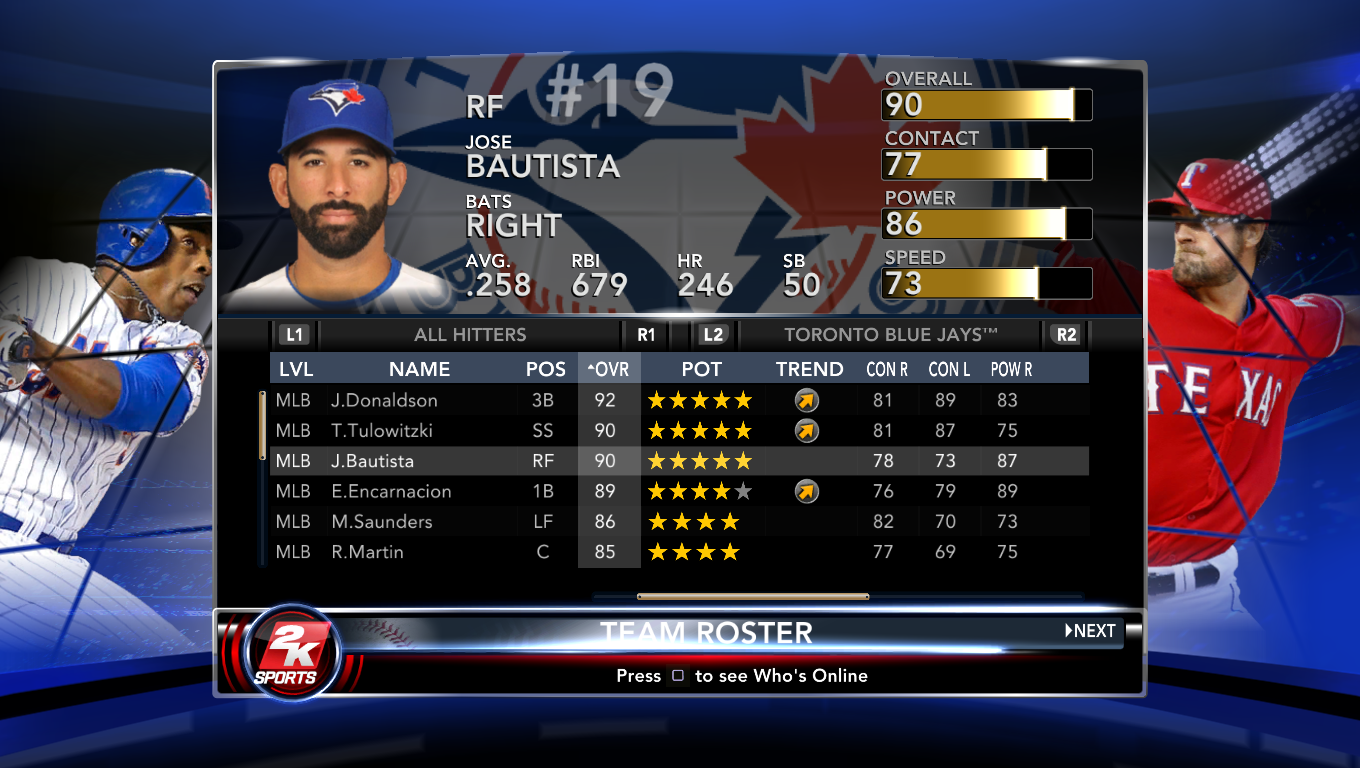Move the horizontal scrollbar under the roster

pos(752,597)
